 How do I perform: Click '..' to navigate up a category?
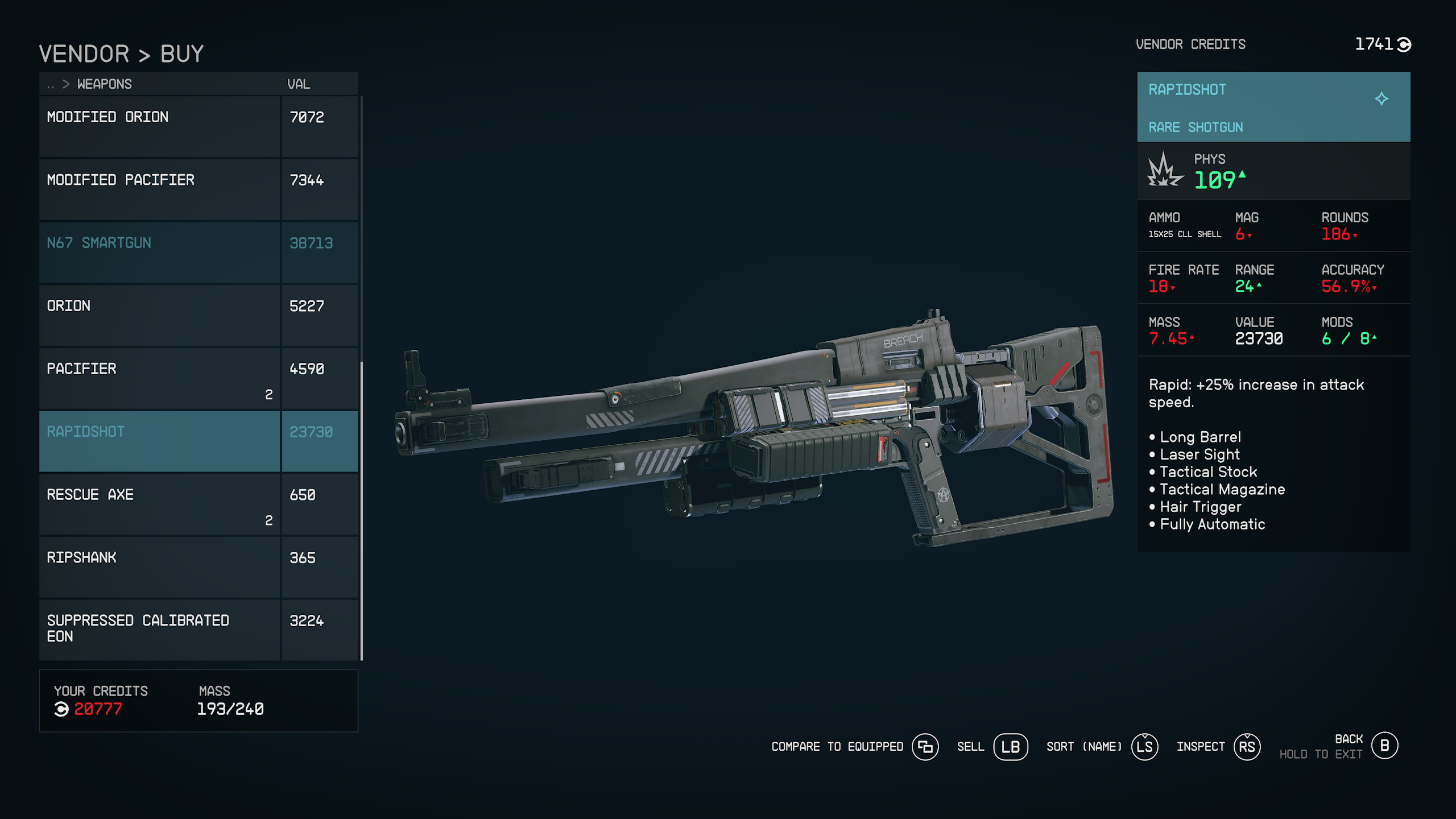(x=50, y=84)
